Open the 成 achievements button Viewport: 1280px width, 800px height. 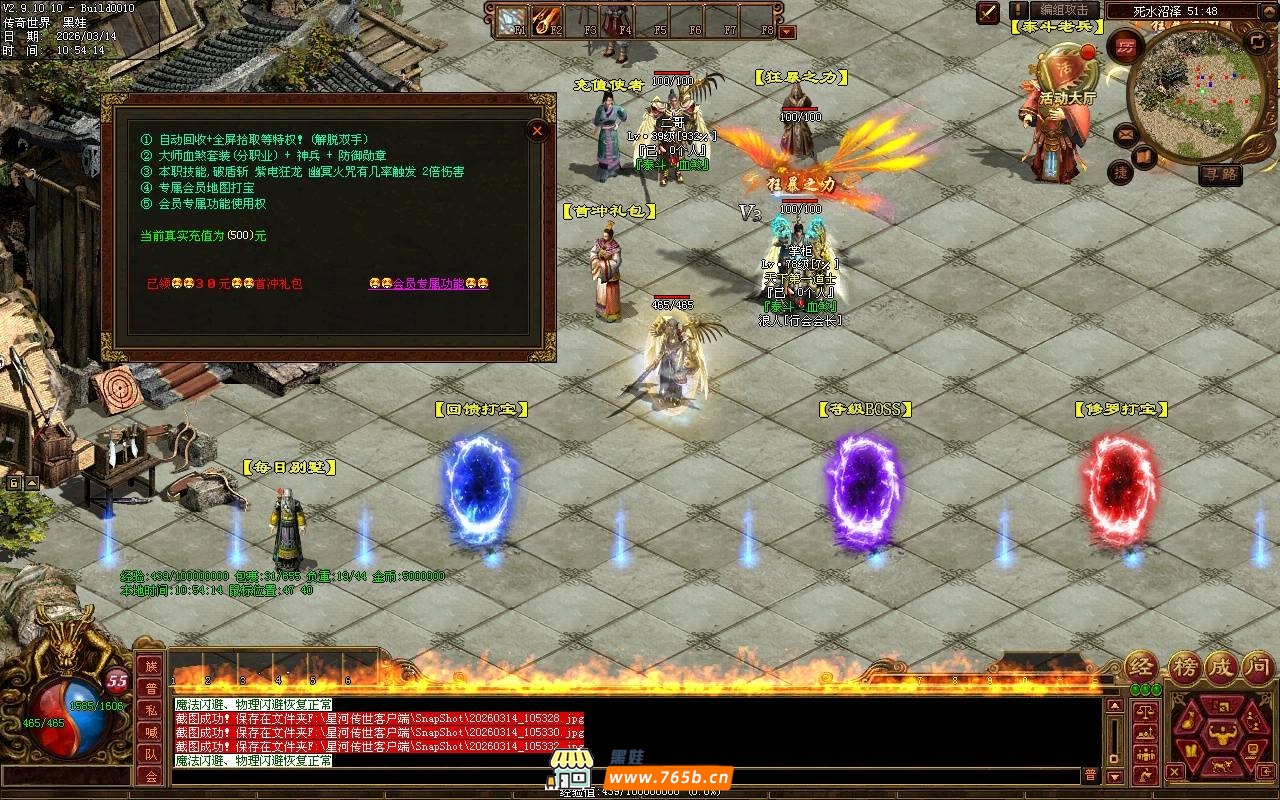pyautogui.click(x=1221, y=668)
